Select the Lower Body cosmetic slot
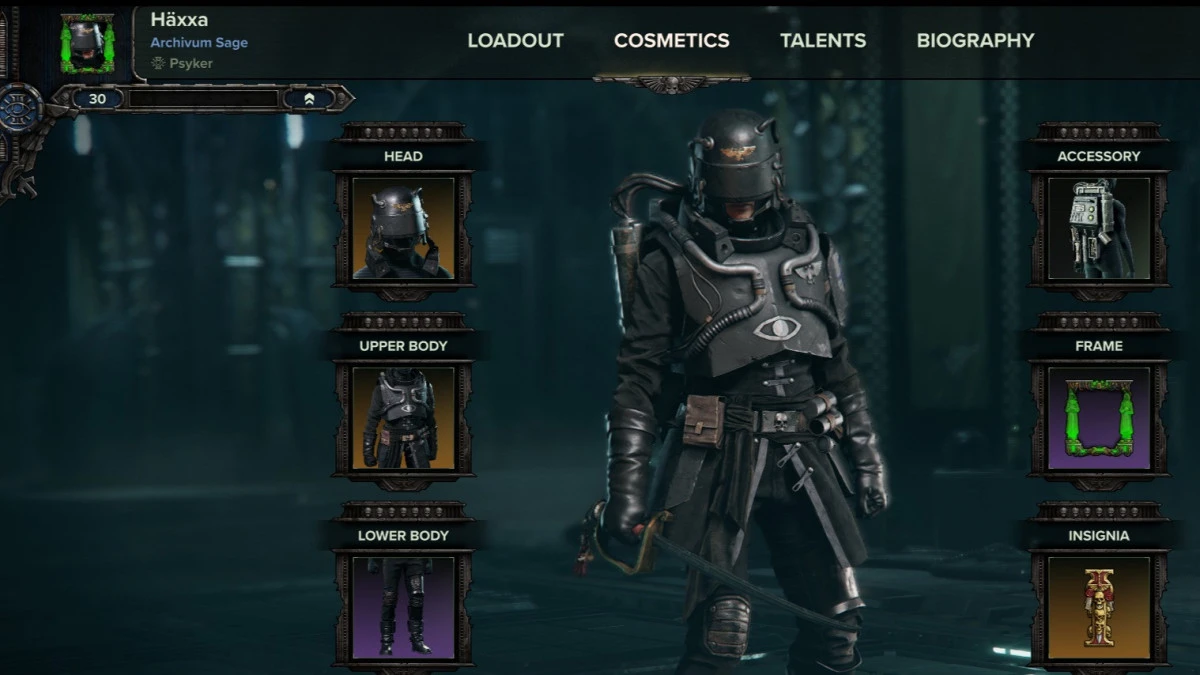The image size is (1200, 675). click(403, 607)
